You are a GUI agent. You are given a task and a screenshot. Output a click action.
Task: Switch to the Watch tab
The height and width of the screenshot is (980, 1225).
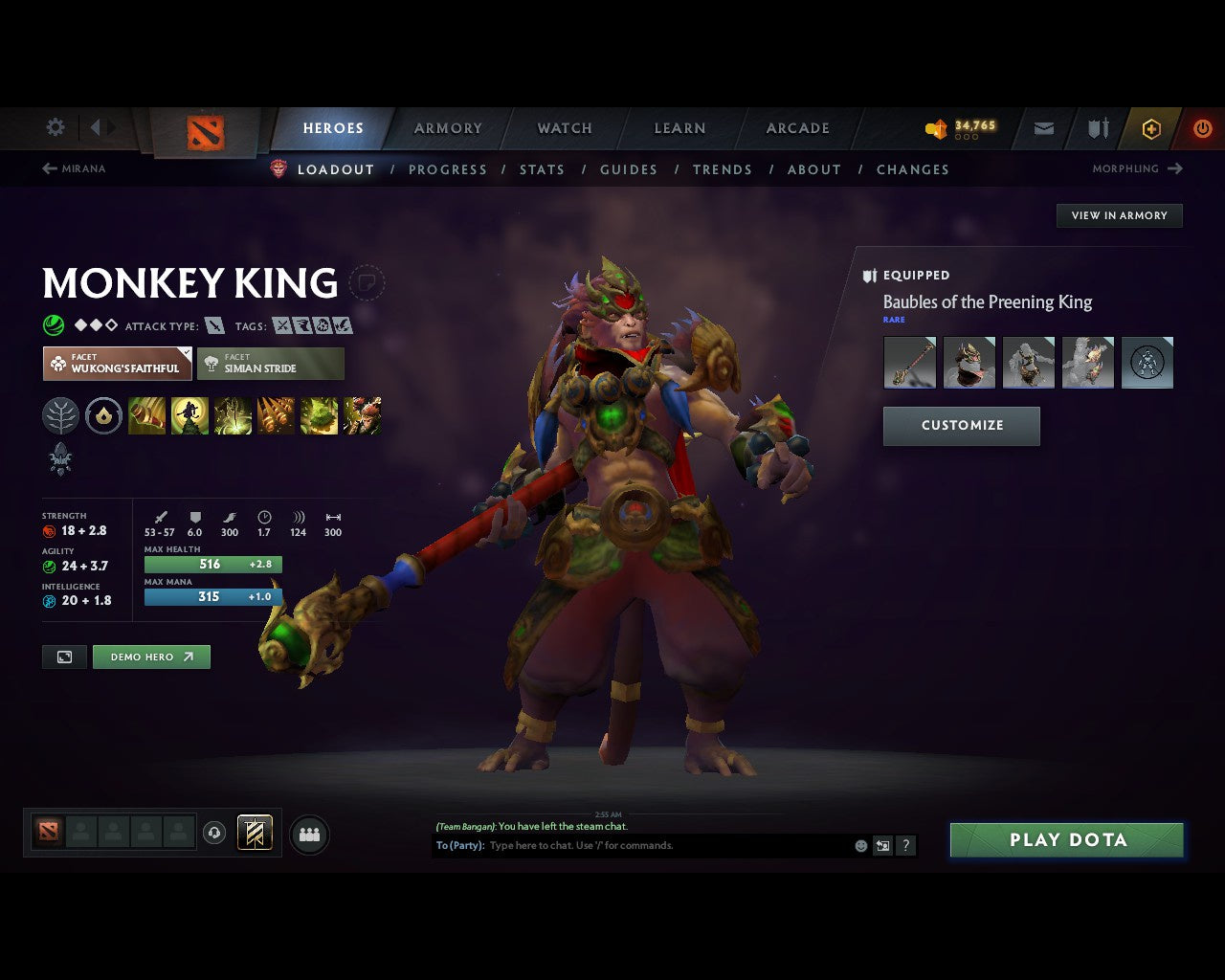tap(565, 128)
